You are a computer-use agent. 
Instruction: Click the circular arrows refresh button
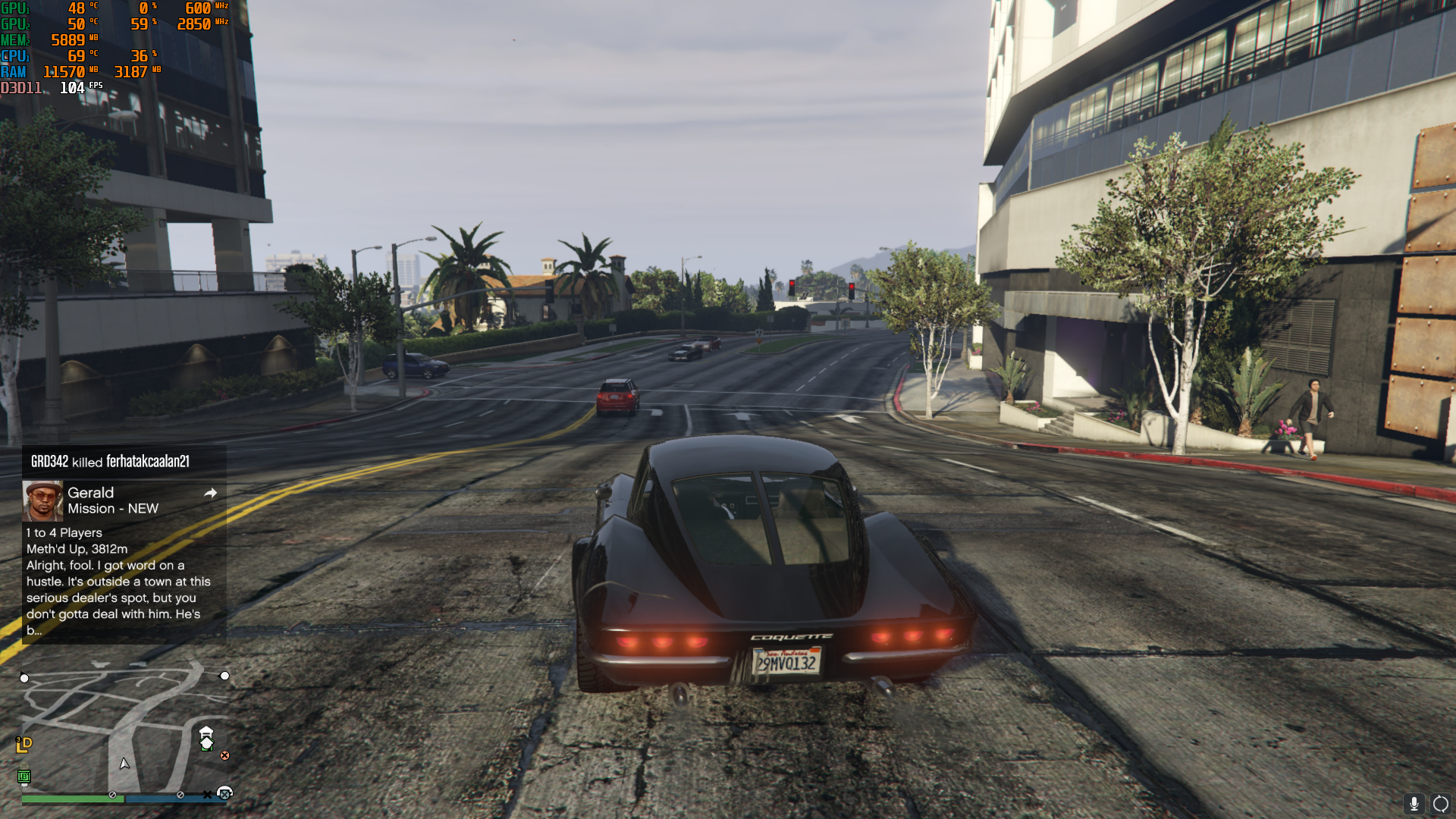click(x=1440, y=804)
